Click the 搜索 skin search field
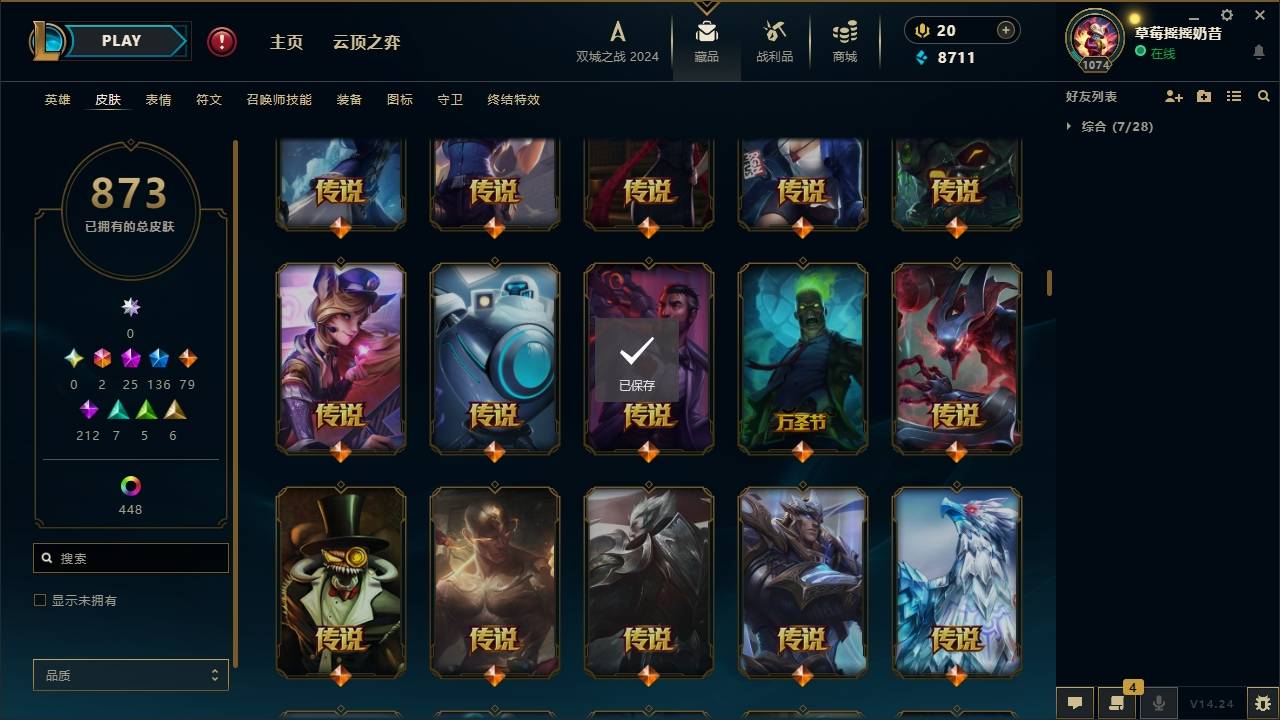This screenshot has width=1280, height=720. [x=130, y=557]
